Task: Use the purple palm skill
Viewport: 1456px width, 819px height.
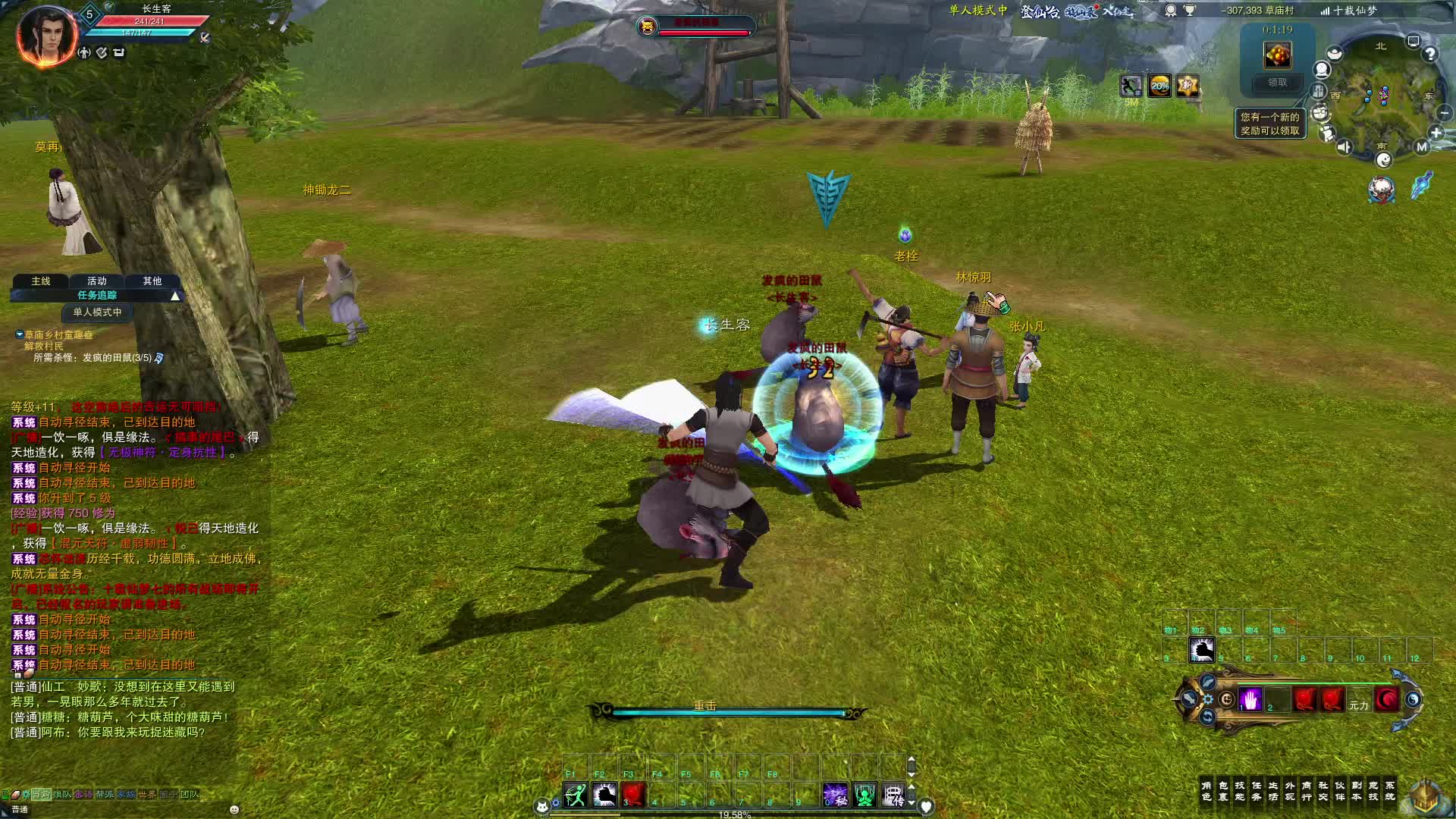Action: pyautogui.click(x=1250, y=699)
